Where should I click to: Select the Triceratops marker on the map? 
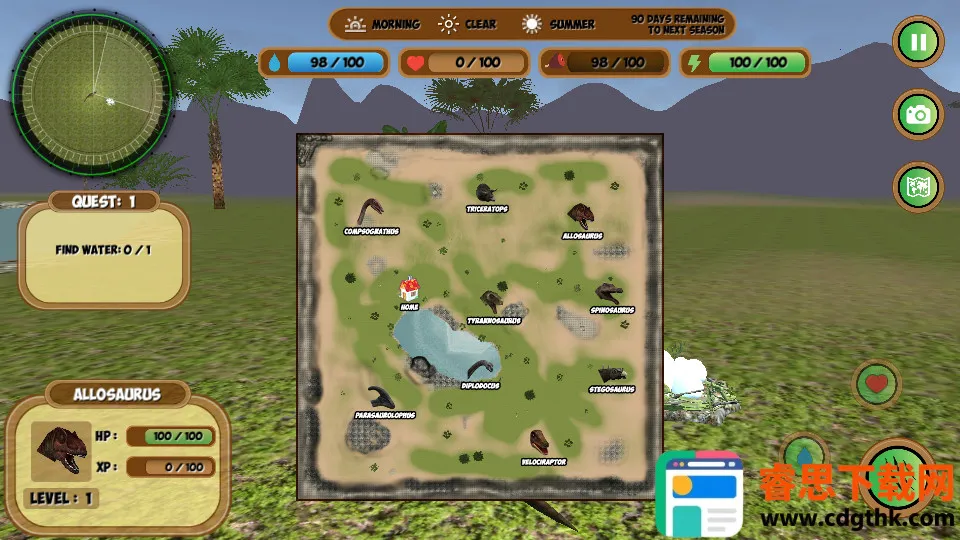coord(486,193)
